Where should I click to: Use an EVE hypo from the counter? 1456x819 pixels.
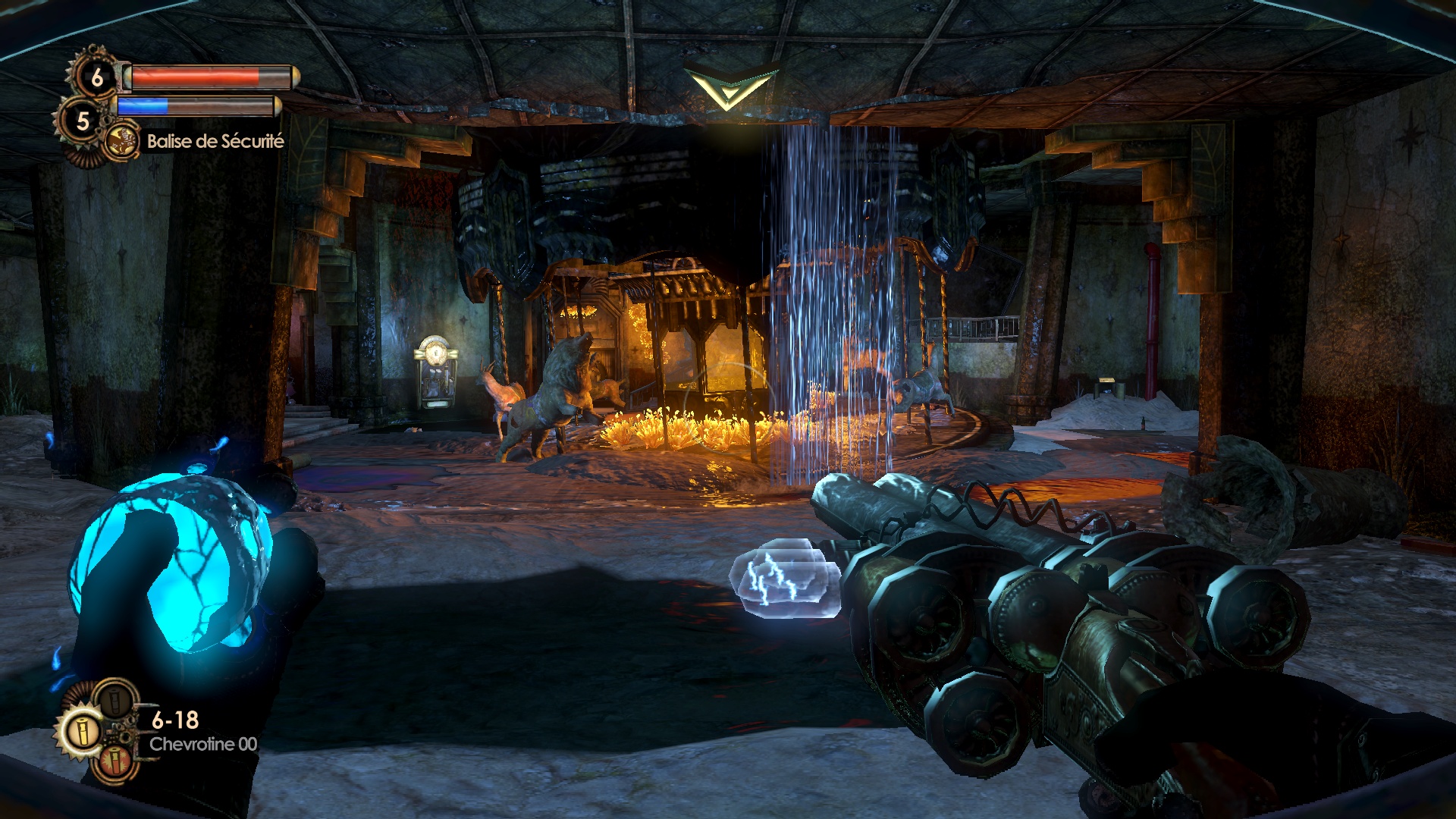[x=82, y=120]
